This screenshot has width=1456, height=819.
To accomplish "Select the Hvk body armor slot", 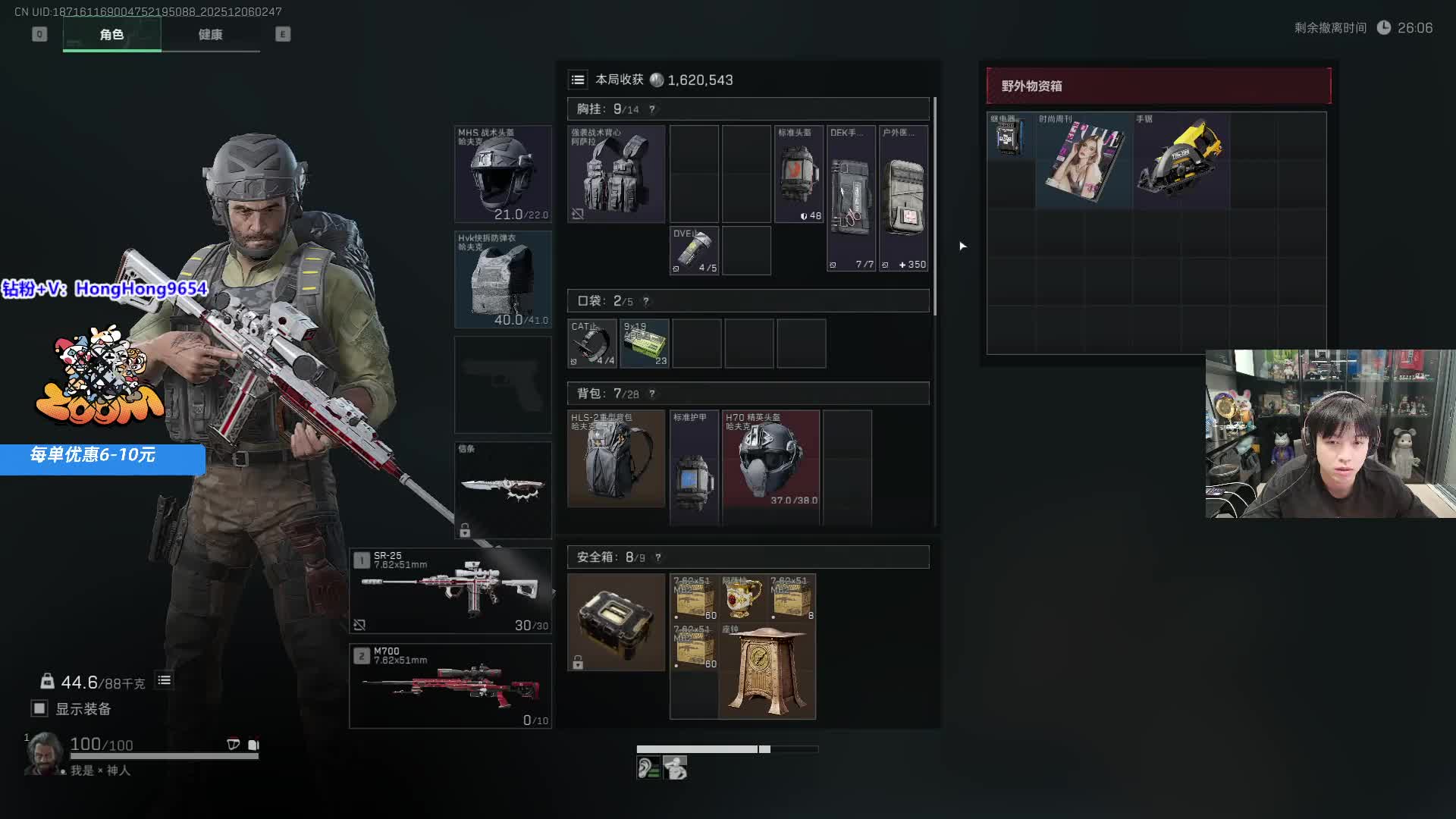I will (x=503, y=279).
